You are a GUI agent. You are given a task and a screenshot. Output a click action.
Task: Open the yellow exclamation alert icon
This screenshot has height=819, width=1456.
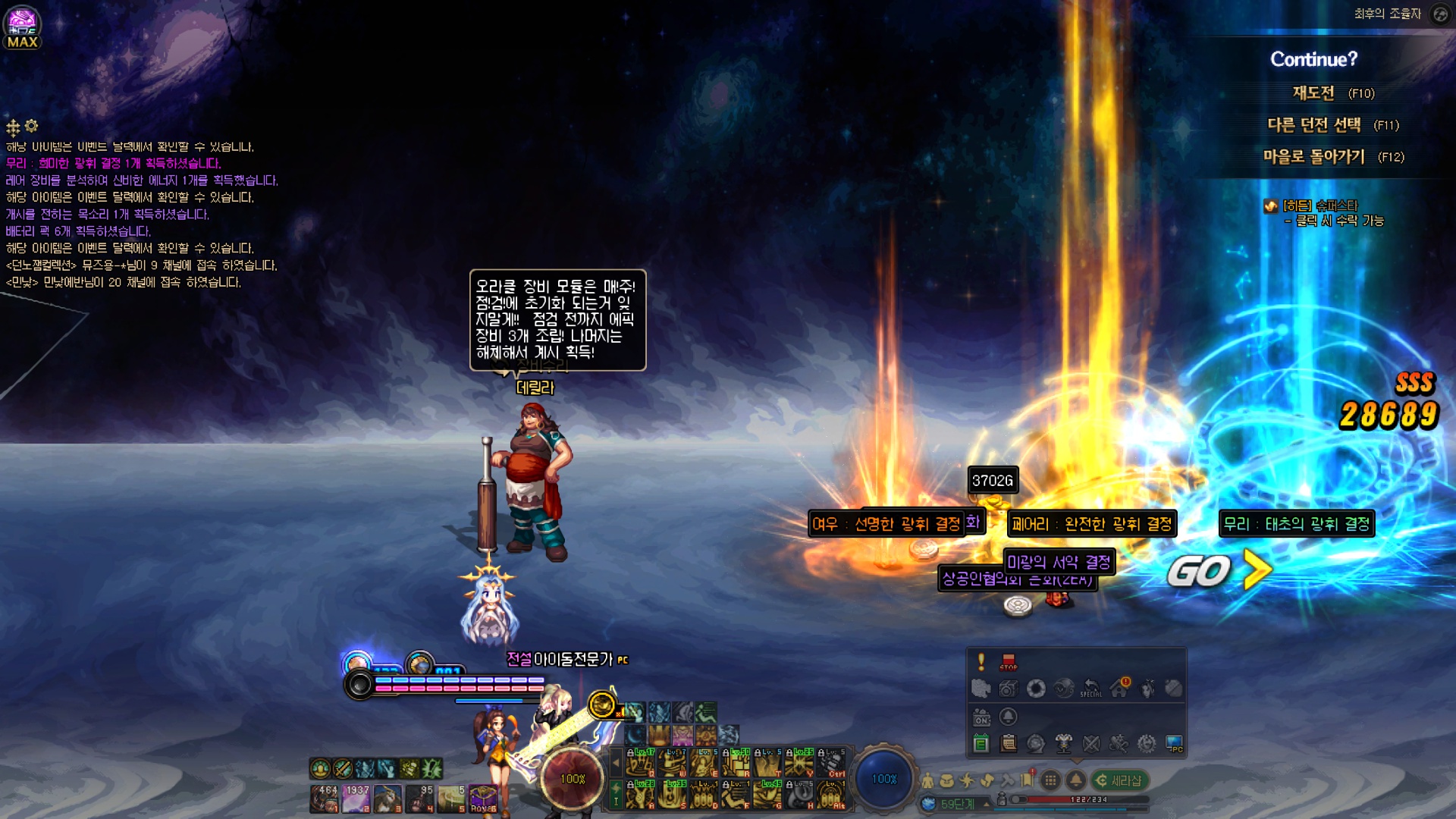[x=981, y=661]
